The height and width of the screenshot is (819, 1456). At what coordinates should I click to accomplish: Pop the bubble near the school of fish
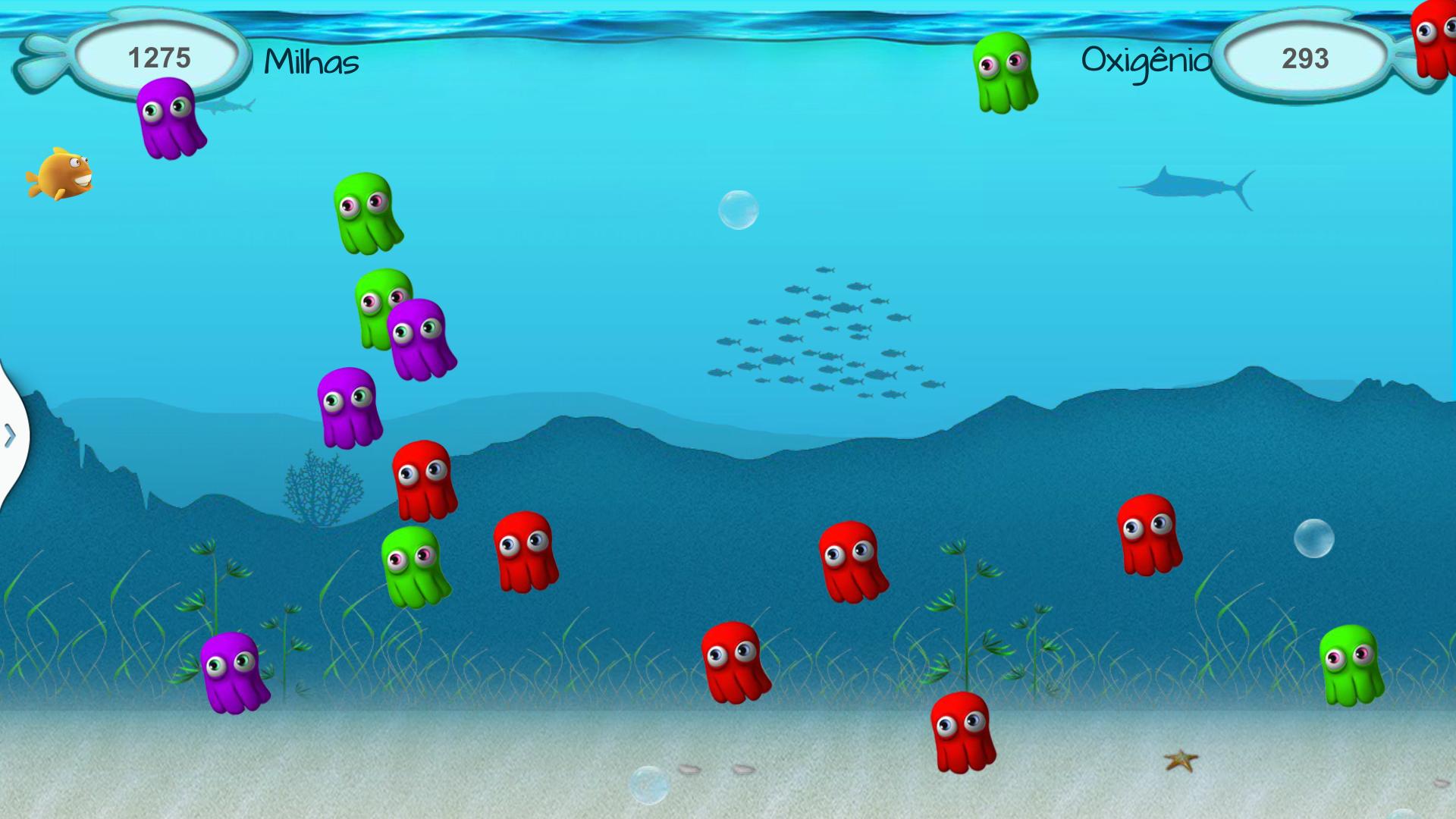pos(739,209)
